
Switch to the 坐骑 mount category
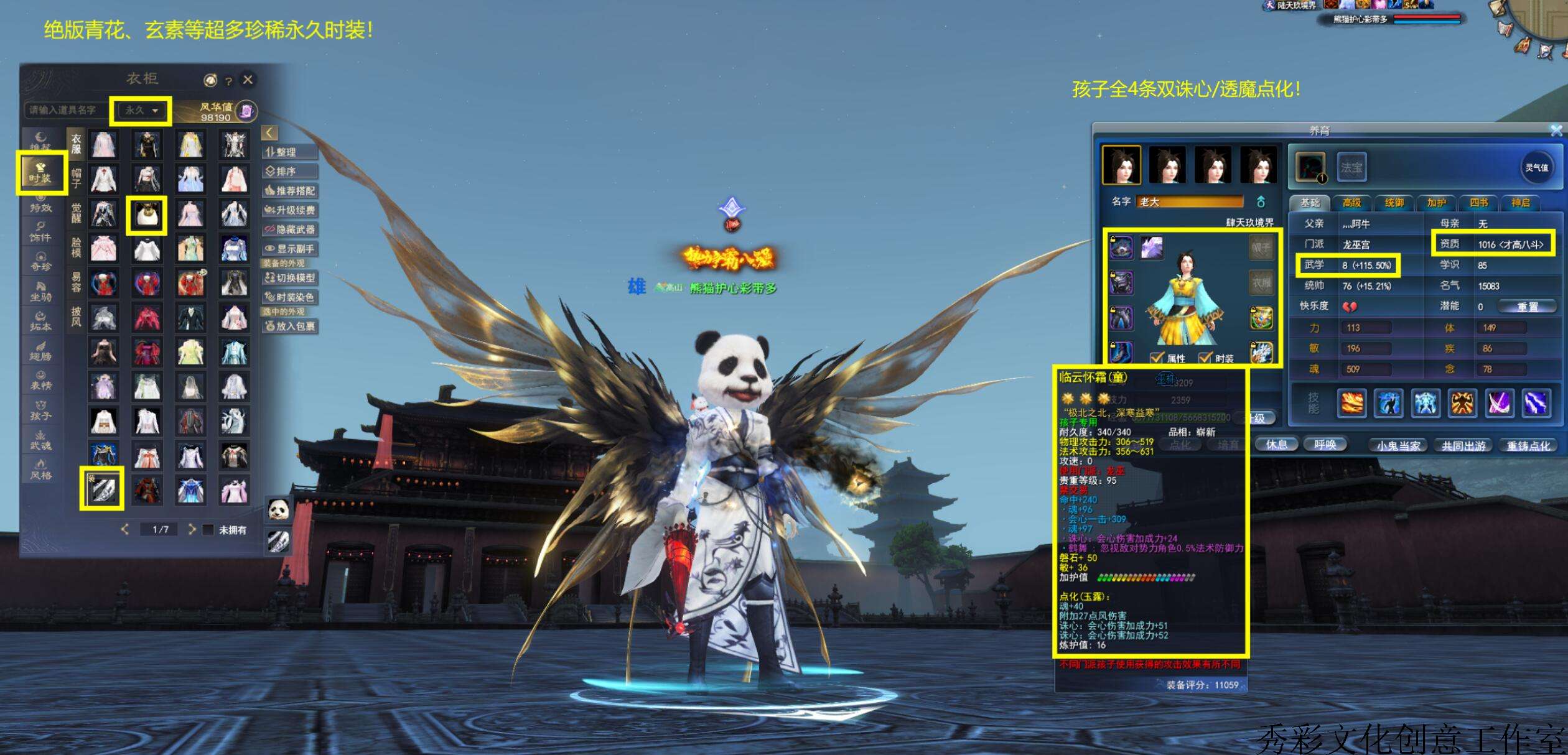point(40,291)
